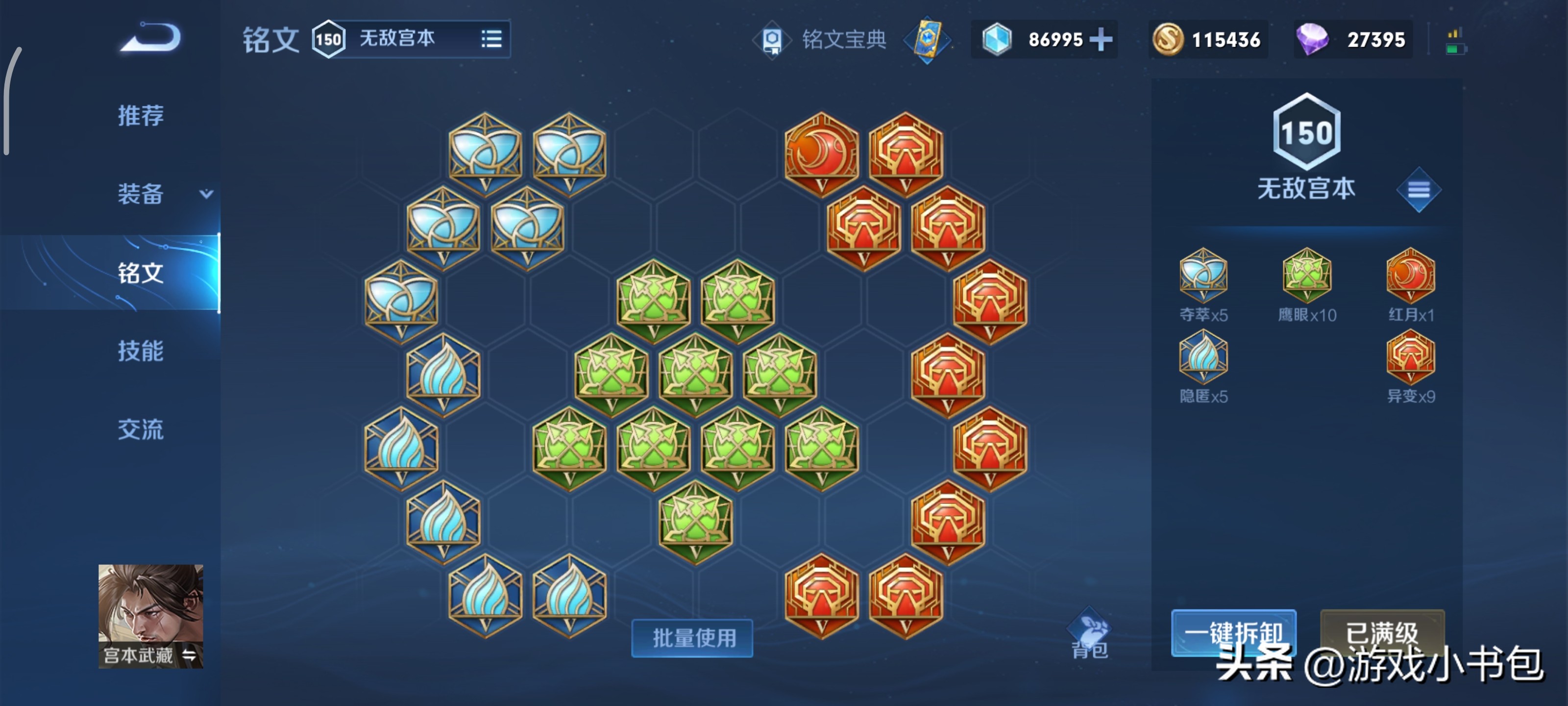Screen dimensions: 1568x706
Task: Open the 无敌宫本 rune page dropdown
Action: pyautogui.click(x=490, y=39)
